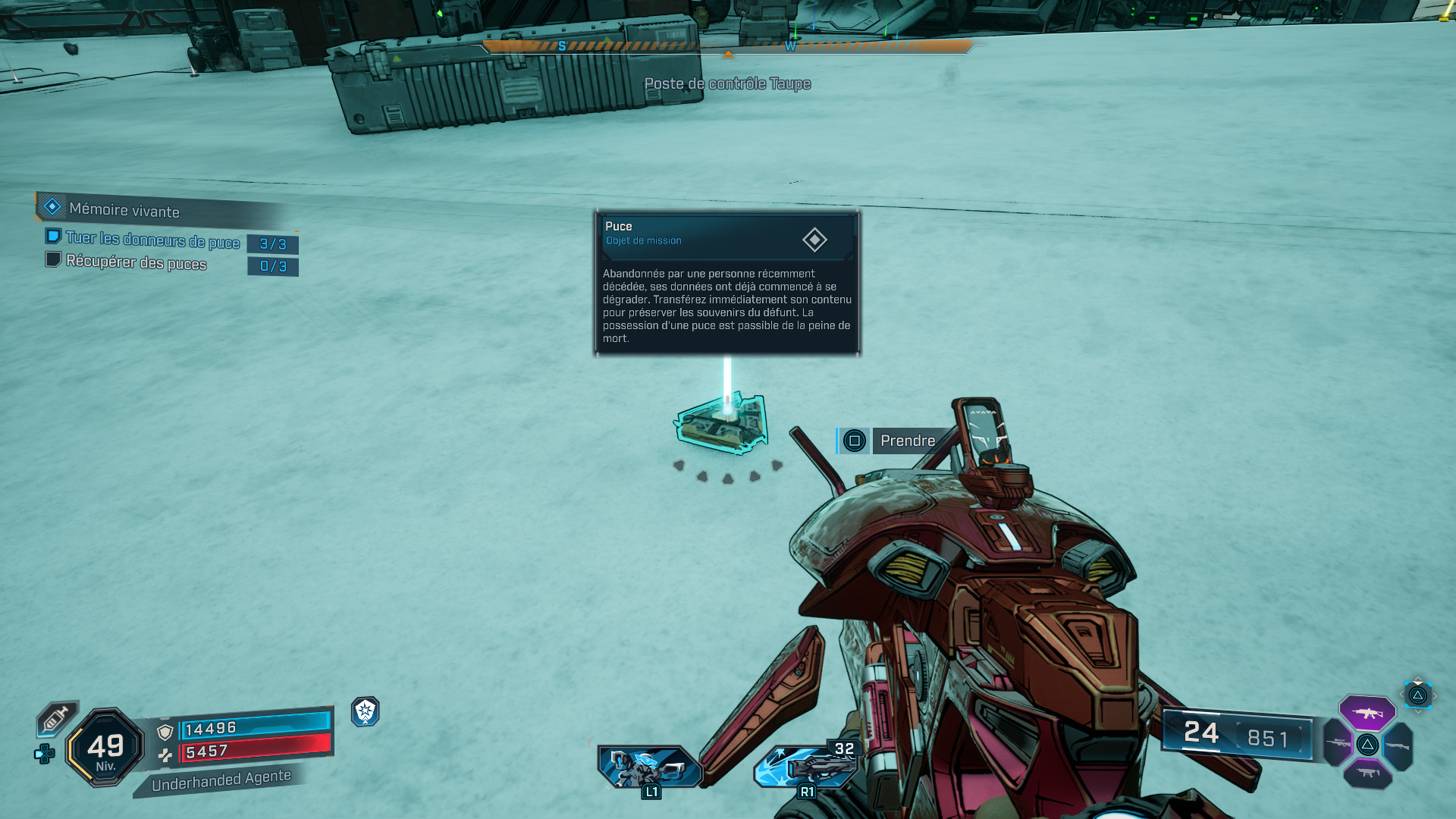Select the purple assault rifle top weapon slot
Screen dimensions: 1456x819
1367,712
